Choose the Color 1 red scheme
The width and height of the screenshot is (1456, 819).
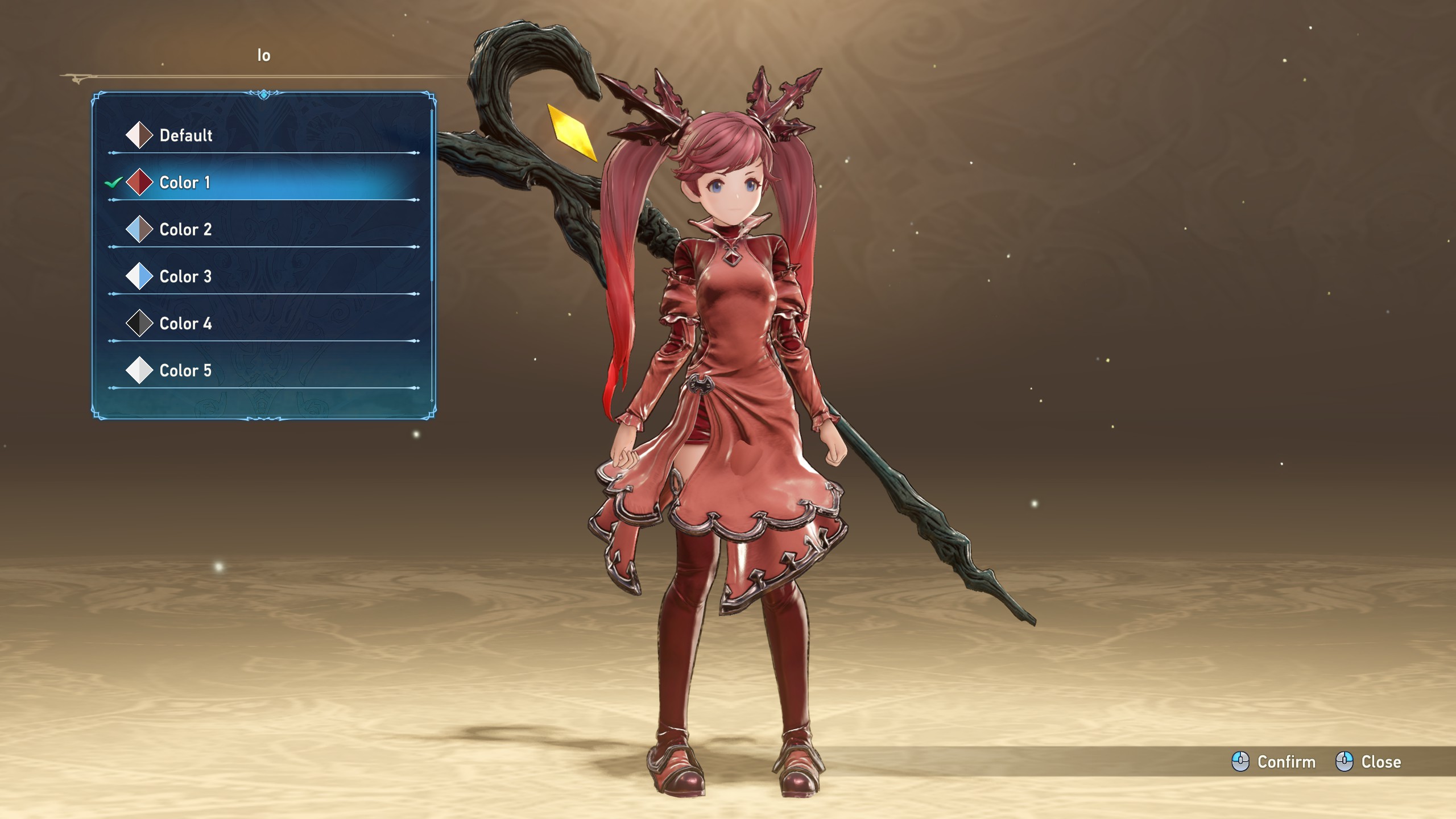pyautogui.click(x=185, y=183)
